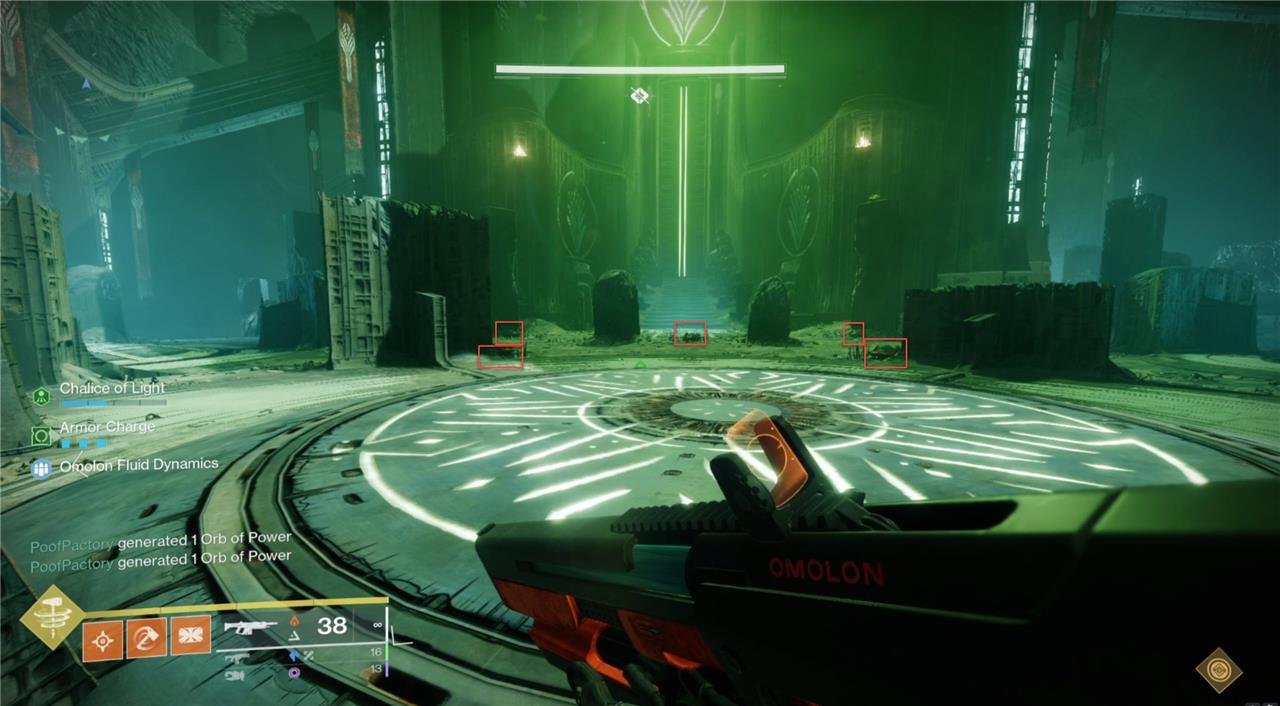Activate the golden hammer super ability
1280x706 pixels.
(50, 617)
